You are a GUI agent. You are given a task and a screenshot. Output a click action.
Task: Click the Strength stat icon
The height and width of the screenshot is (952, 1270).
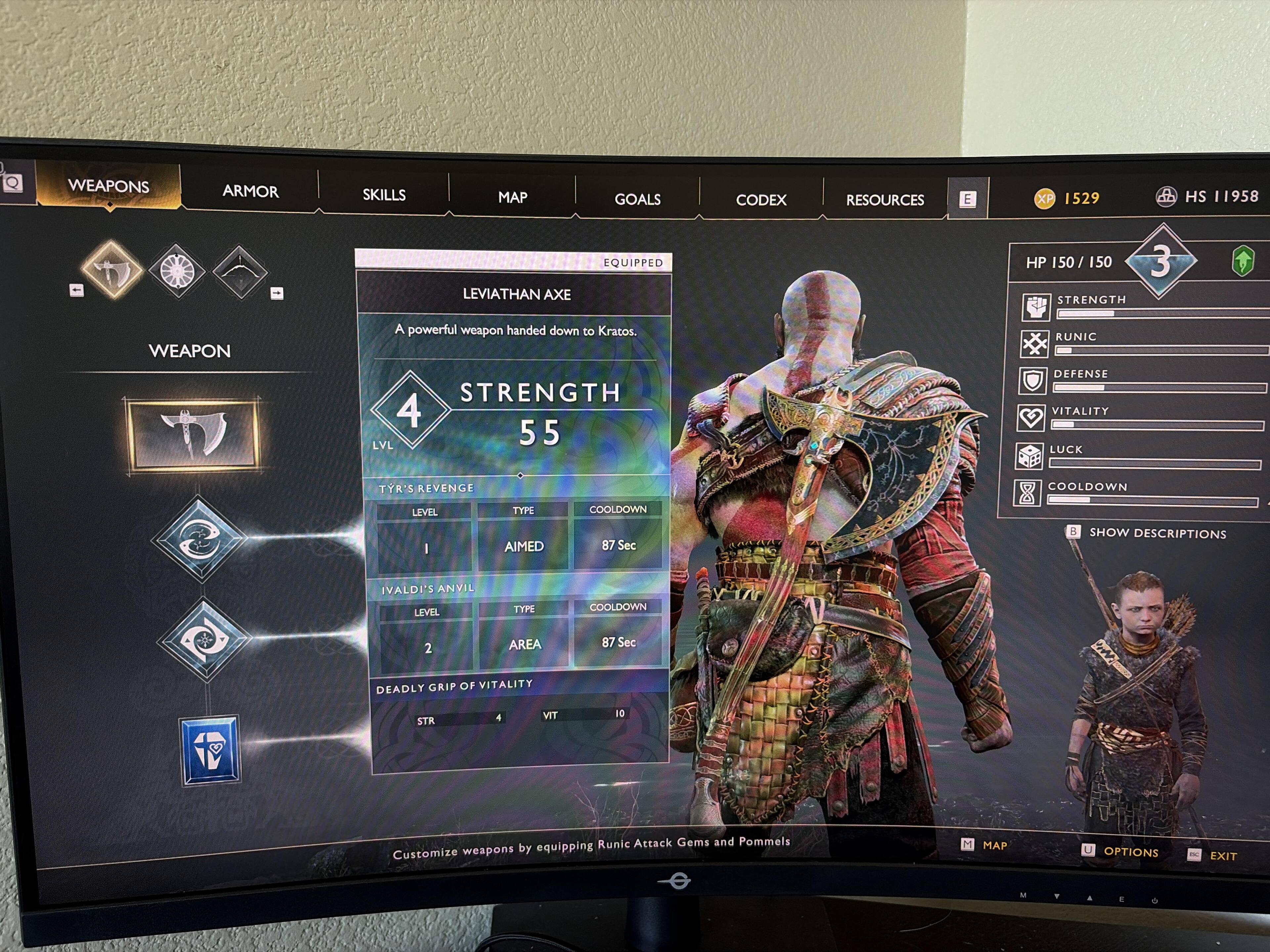tap(1036, 306)
